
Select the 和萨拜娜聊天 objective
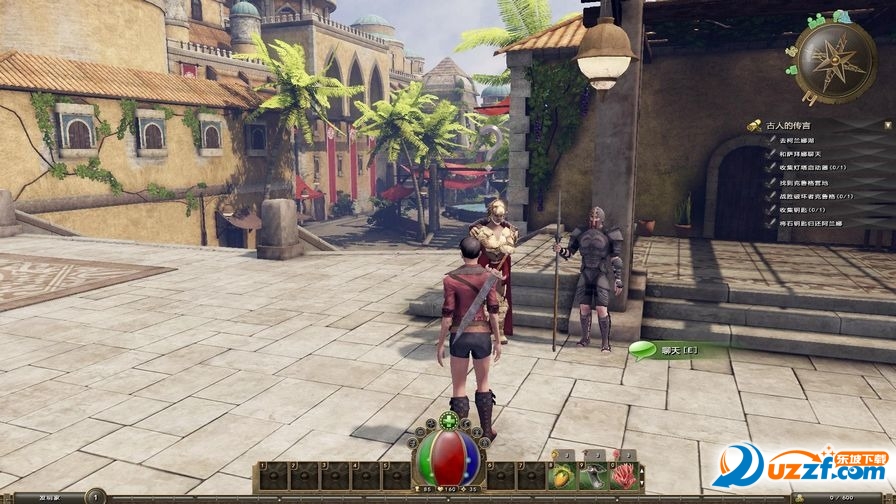(798, 155)
